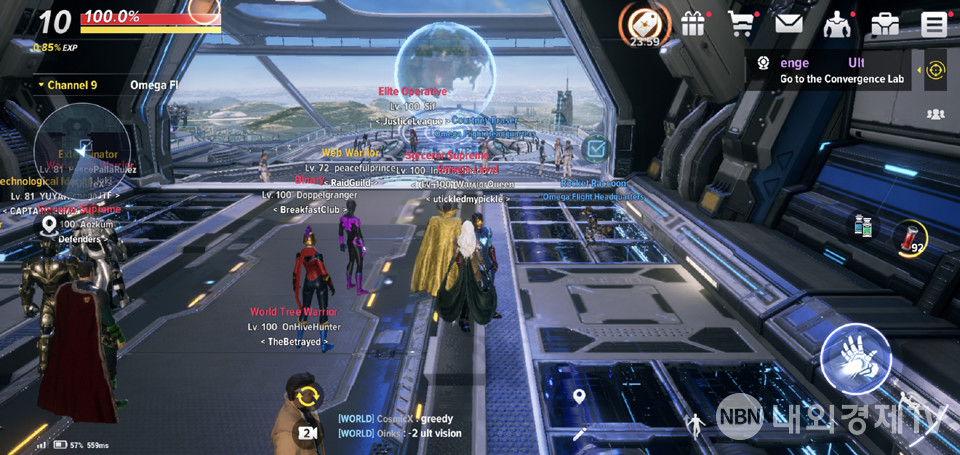Check the mail envelope inbox
The height and width of the screenshot is (455, 960).
point(790,24)
